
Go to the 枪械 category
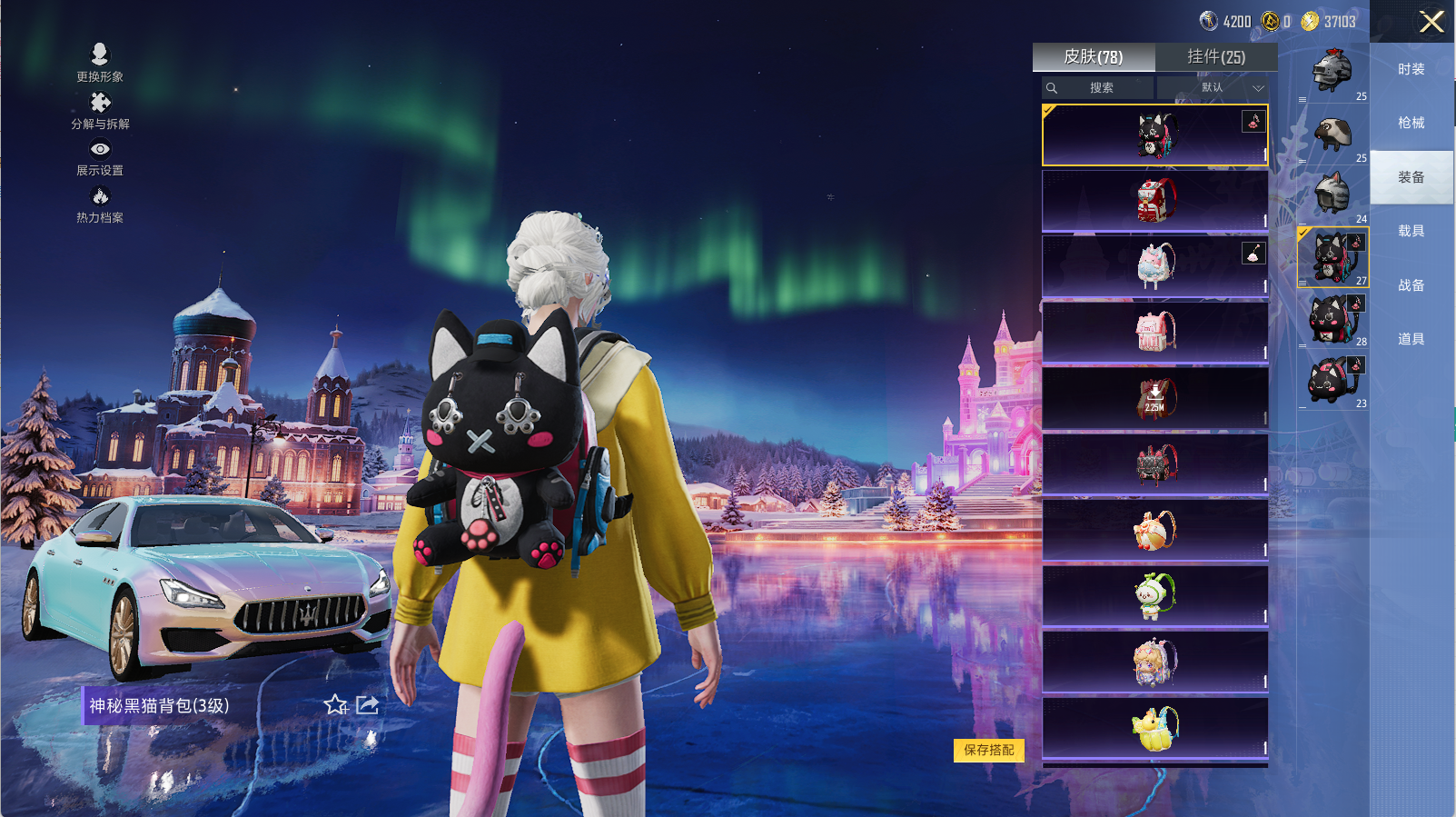[1411, 123]
